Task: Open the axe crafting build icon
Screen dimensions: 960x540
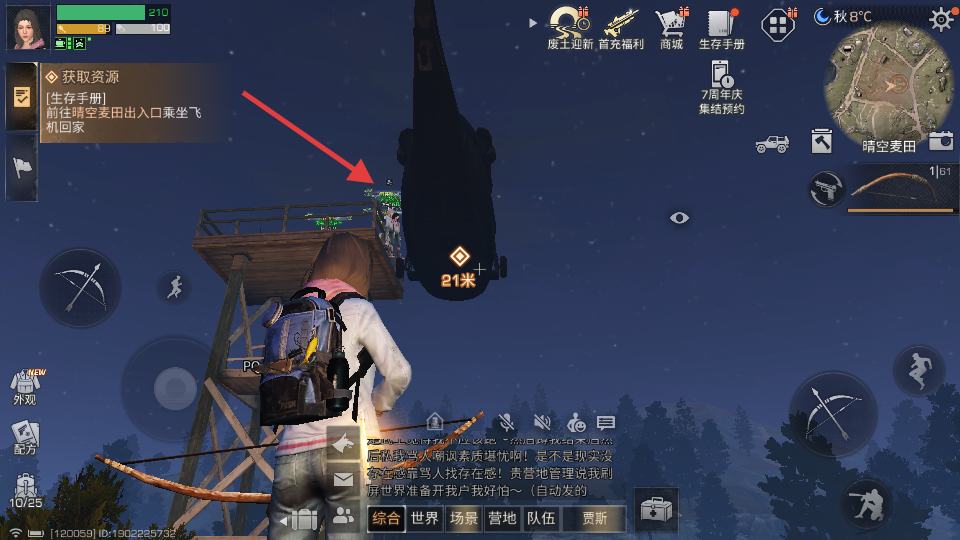Action: point(822,142)
